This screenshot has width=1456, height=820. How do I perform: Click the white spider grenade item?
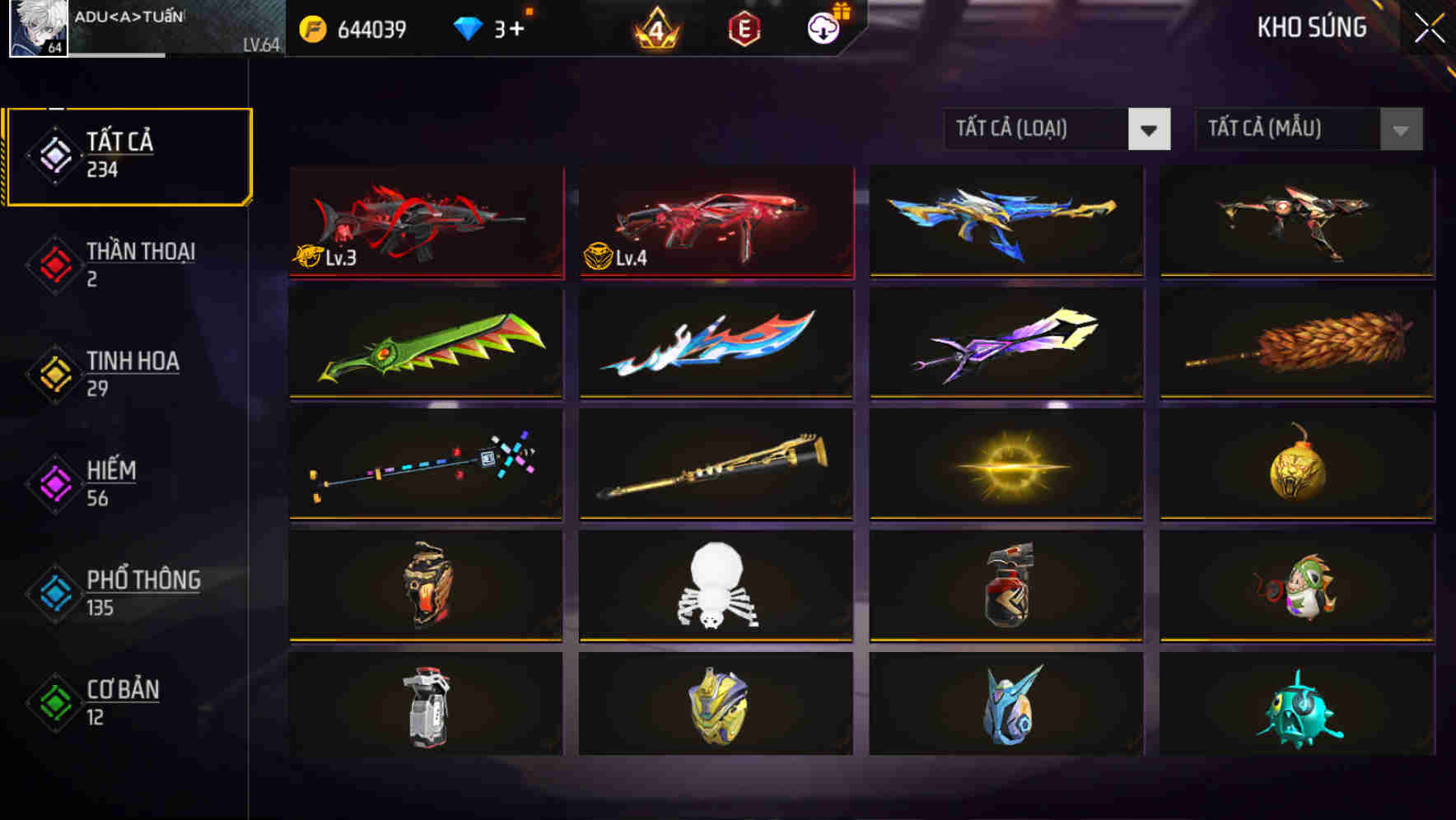[x=715, y=585]
